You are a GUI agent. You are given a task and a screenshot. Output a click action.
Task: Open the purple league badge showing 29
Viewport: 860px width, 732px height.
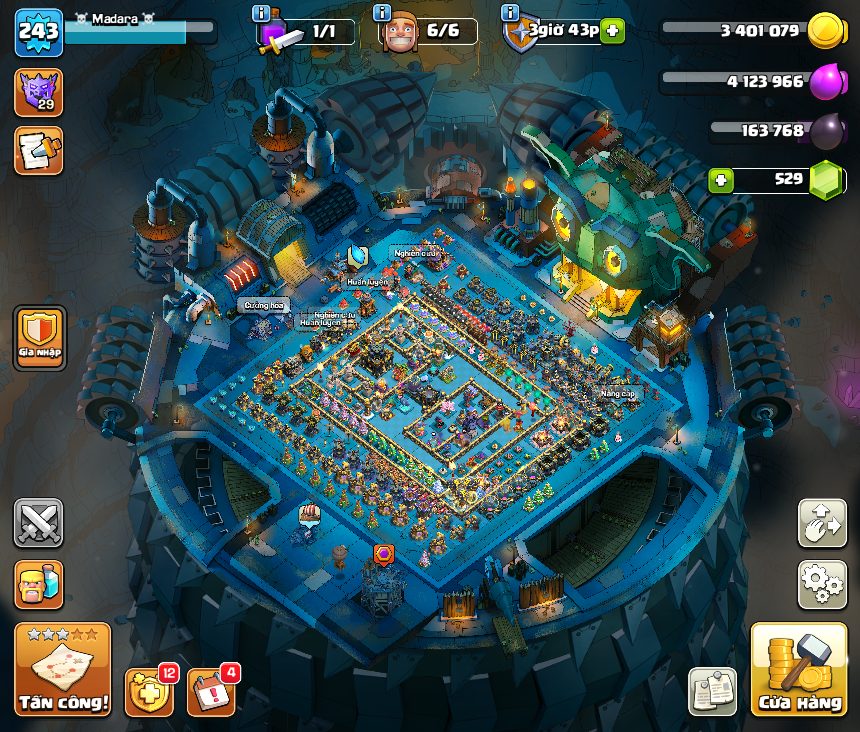pos(38,92)
